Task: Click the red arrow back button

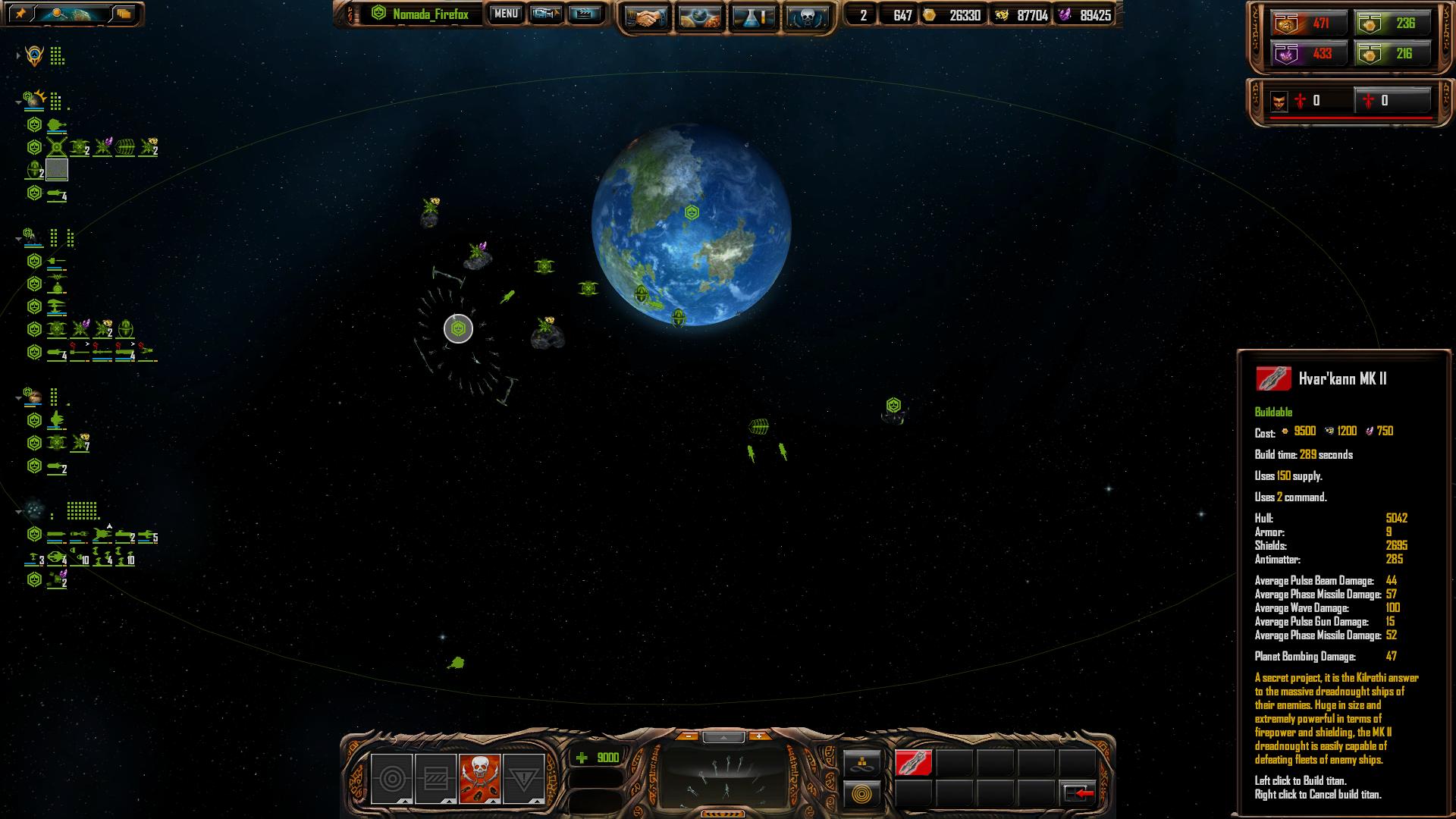Action: coord(1078,793)
